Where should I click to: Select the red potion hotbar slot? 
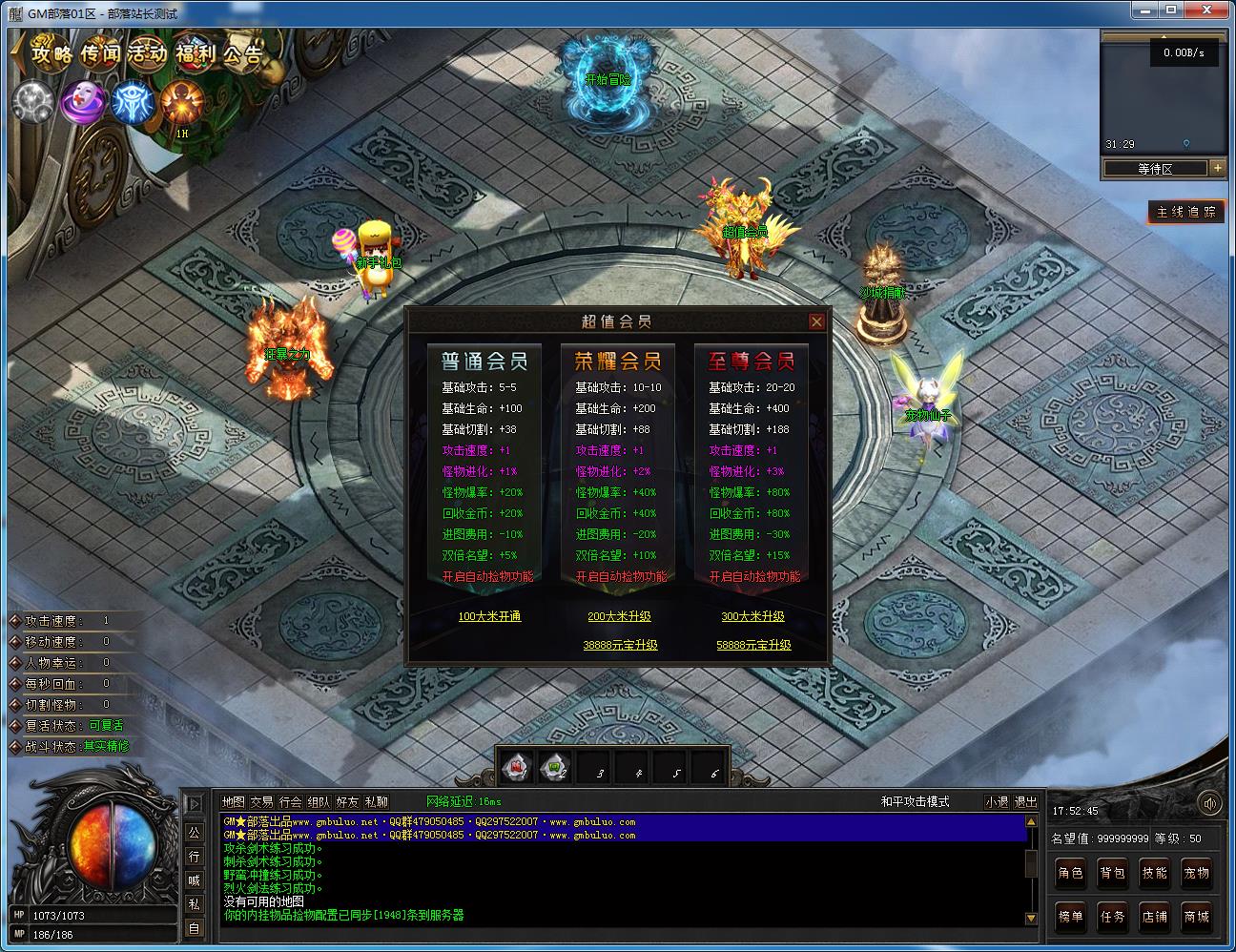point(518,766)
